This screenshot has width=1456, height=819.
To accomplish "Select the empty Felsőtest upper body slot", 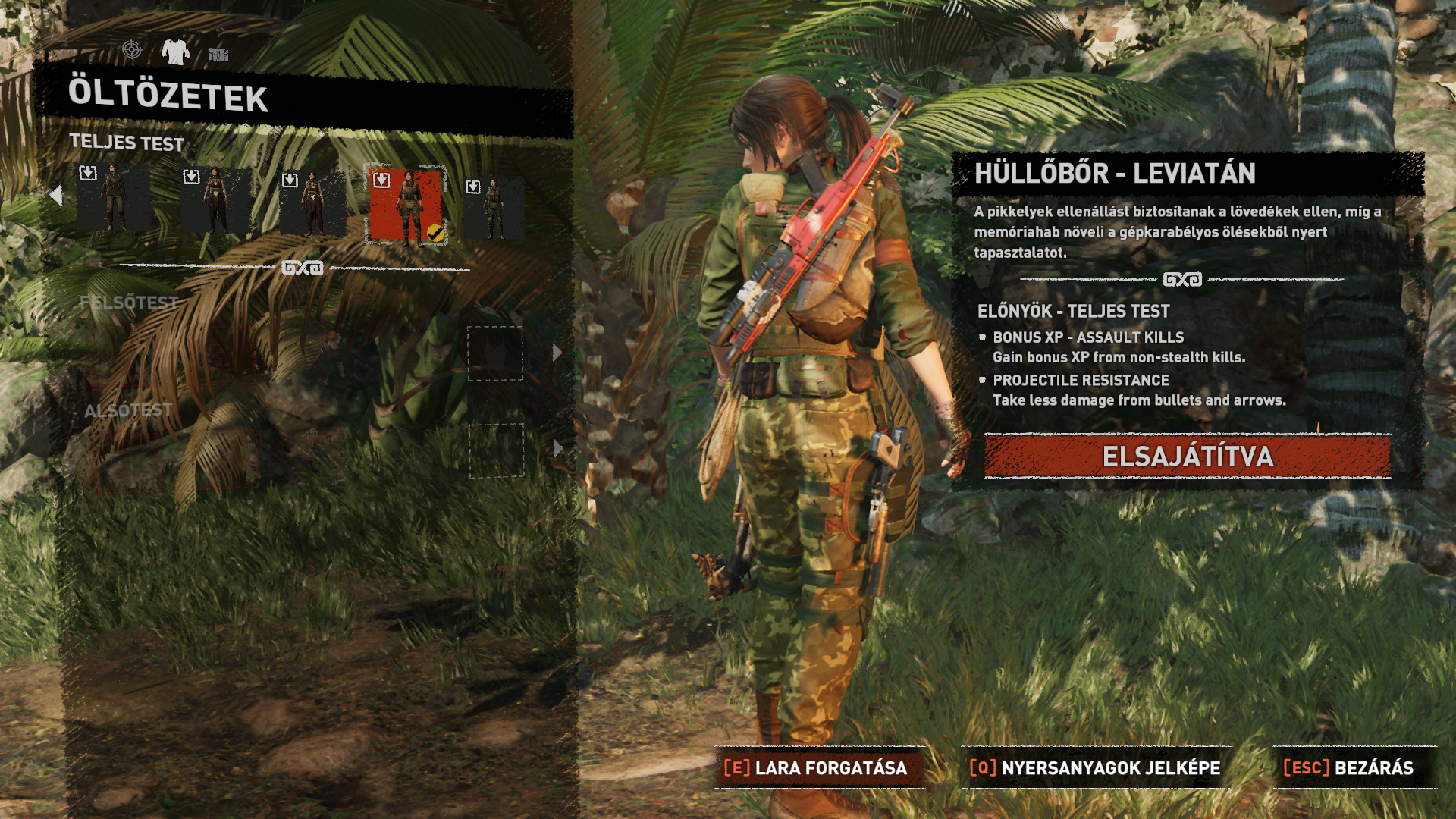I will point(494,353).
